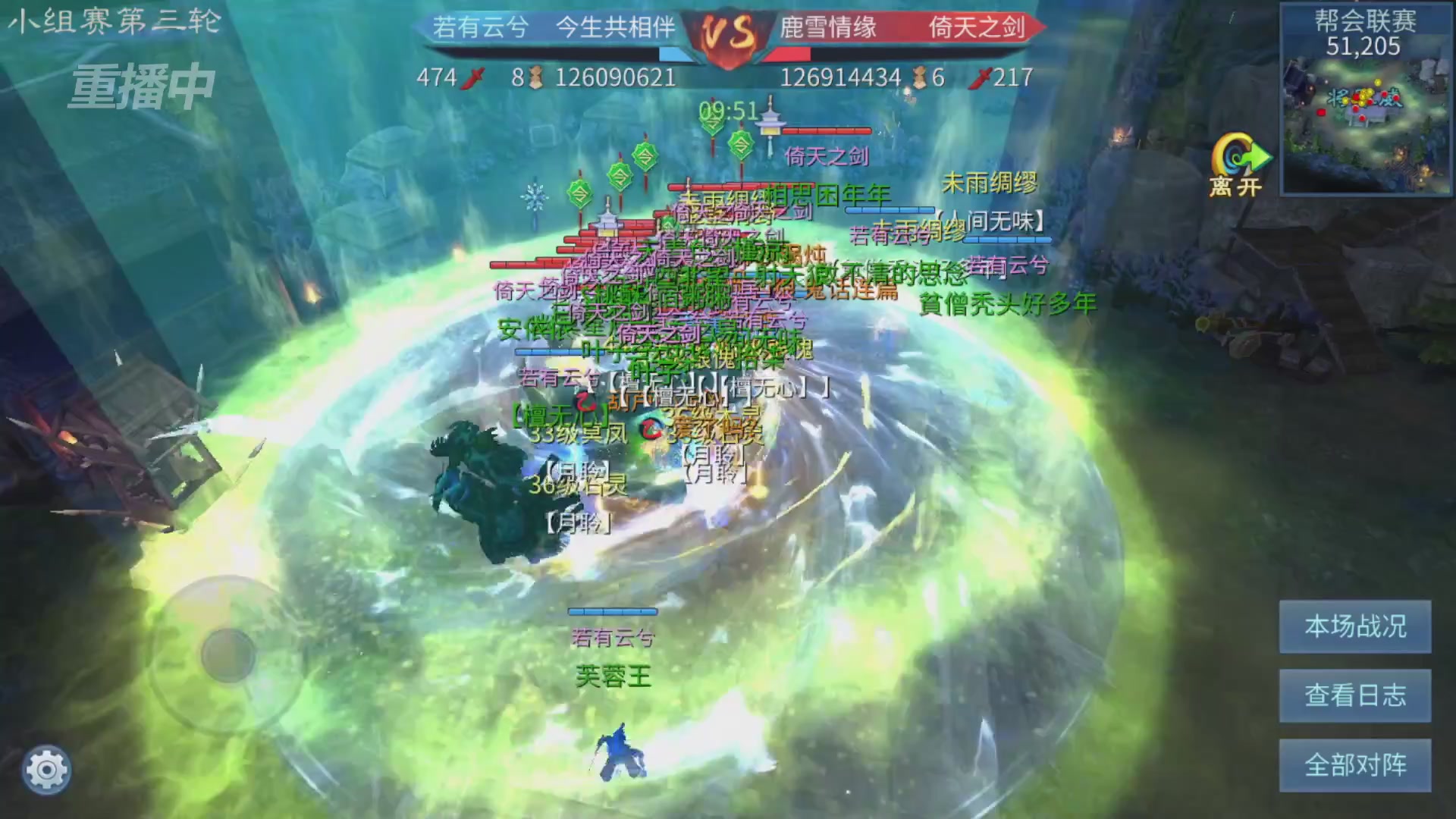Click the dagger icon next to 217
1456x819 pixels.
pyautogui.click(x=984, y=77)
